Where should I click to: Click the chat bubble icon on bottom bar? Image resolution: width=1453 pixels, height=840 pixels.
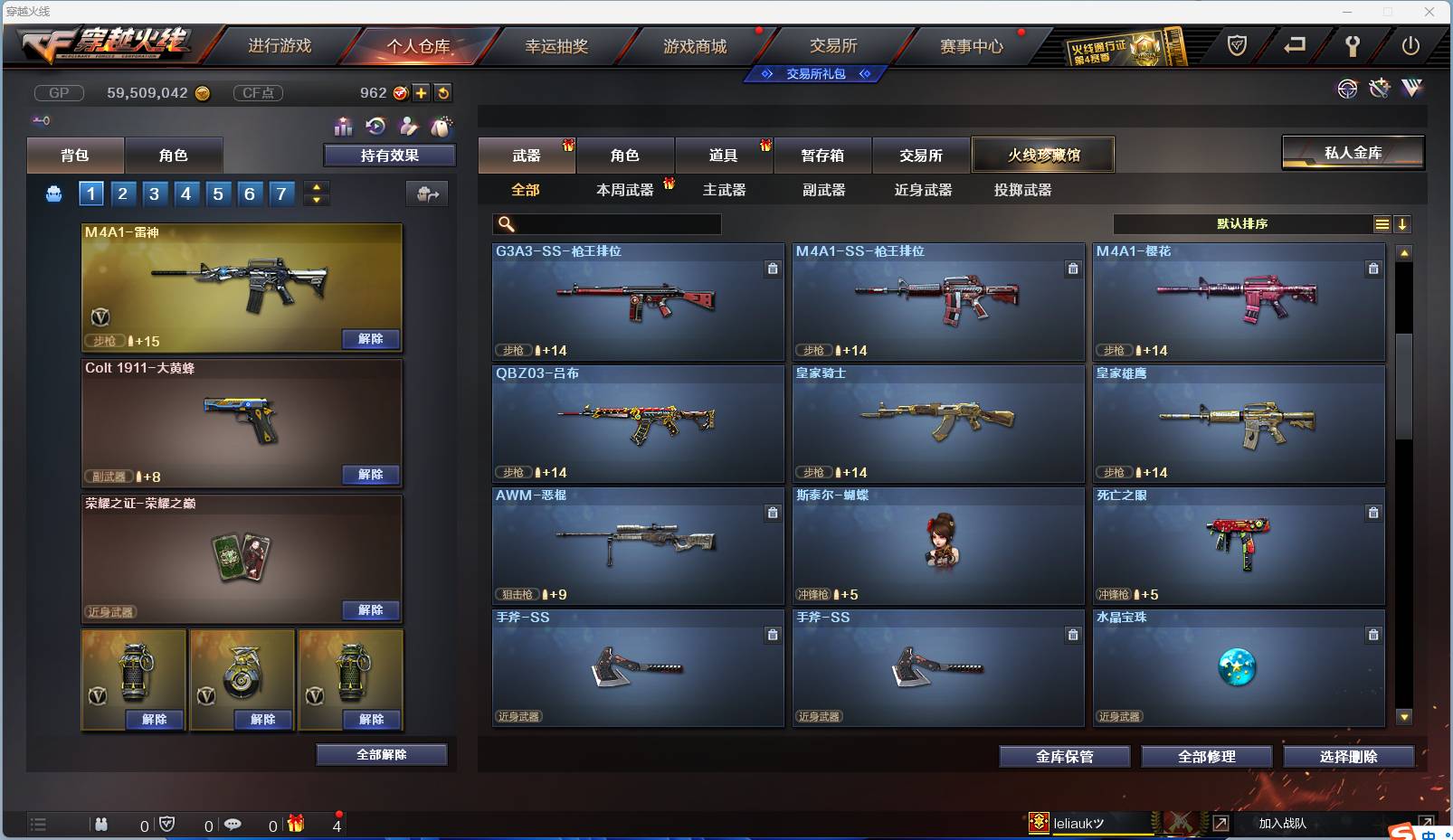click(233, 825)
